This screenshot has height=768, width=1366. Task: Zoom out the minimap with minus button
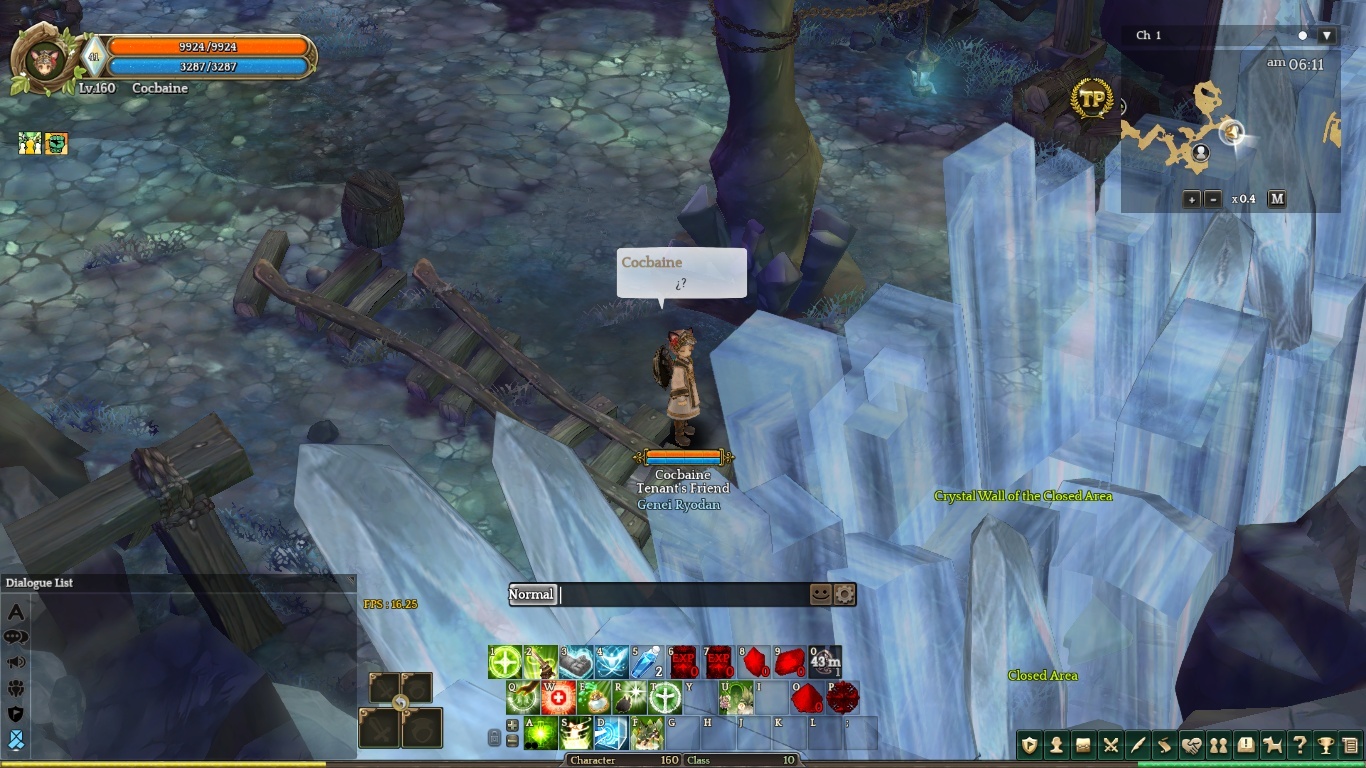click(x=1213, y=199)
